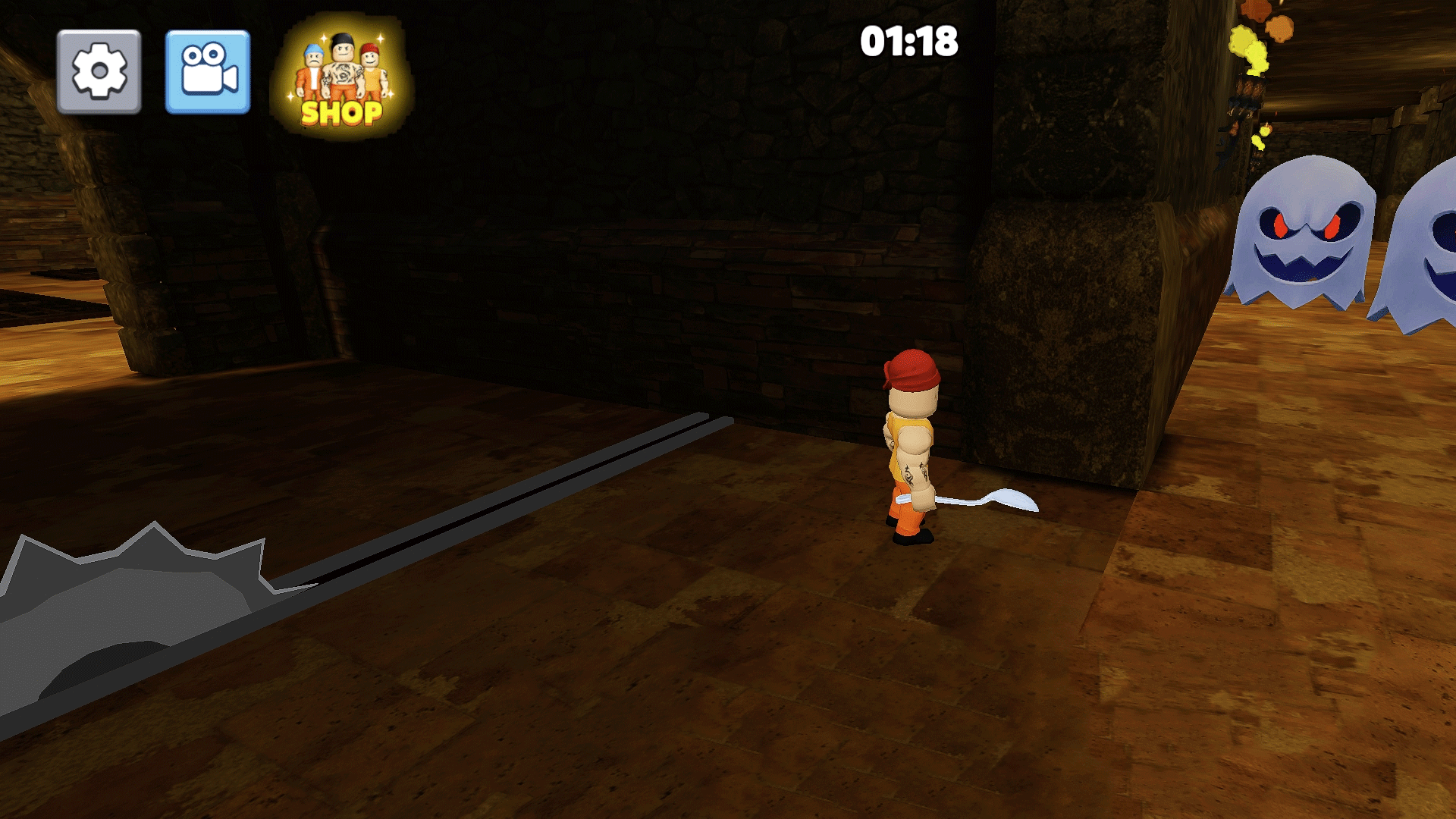Click the yellow explosion effect top right

(x=1251, y=53)
